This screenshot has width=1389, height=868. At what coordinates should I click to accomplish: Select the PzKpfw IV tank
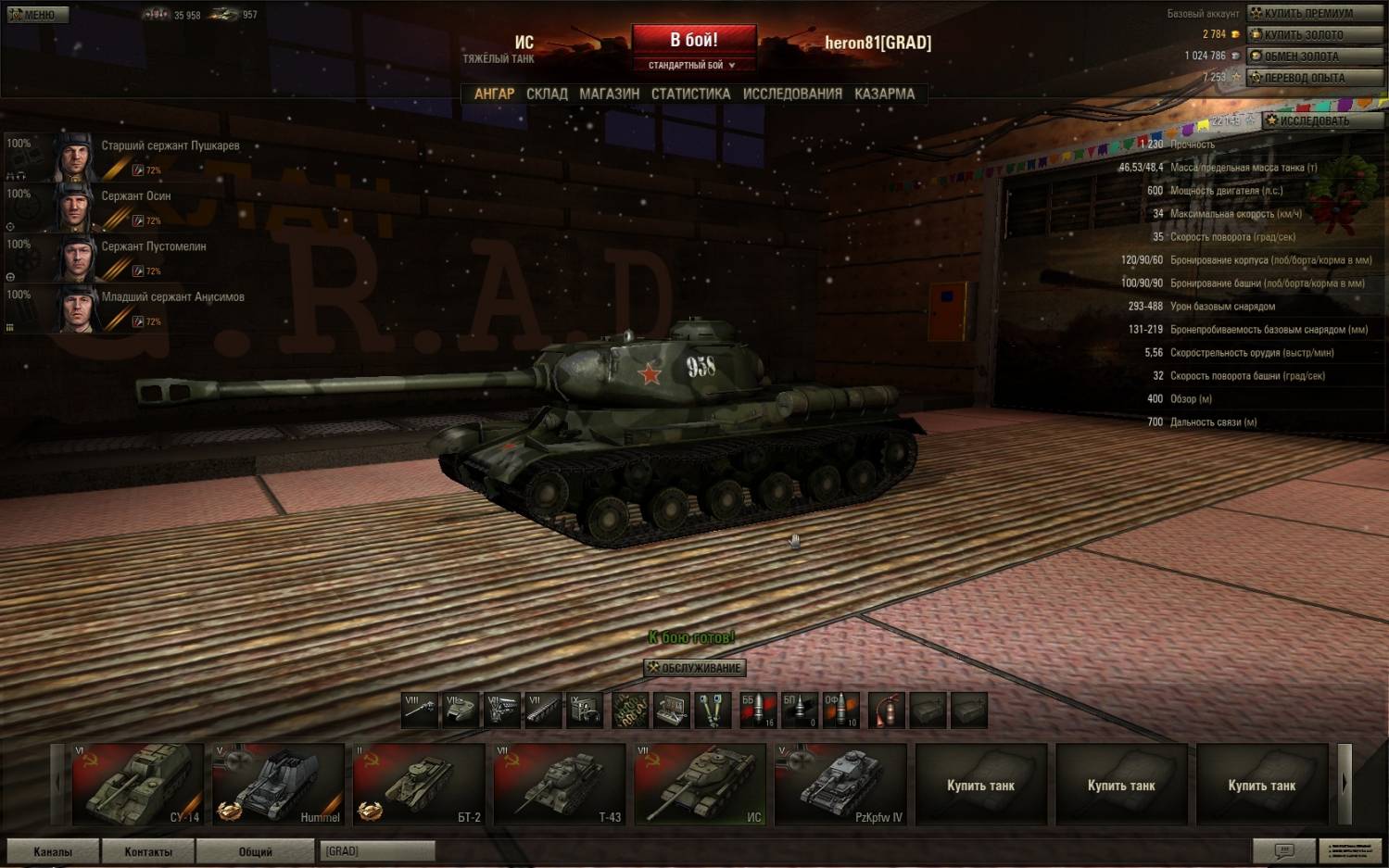click(x=840, y=784)
